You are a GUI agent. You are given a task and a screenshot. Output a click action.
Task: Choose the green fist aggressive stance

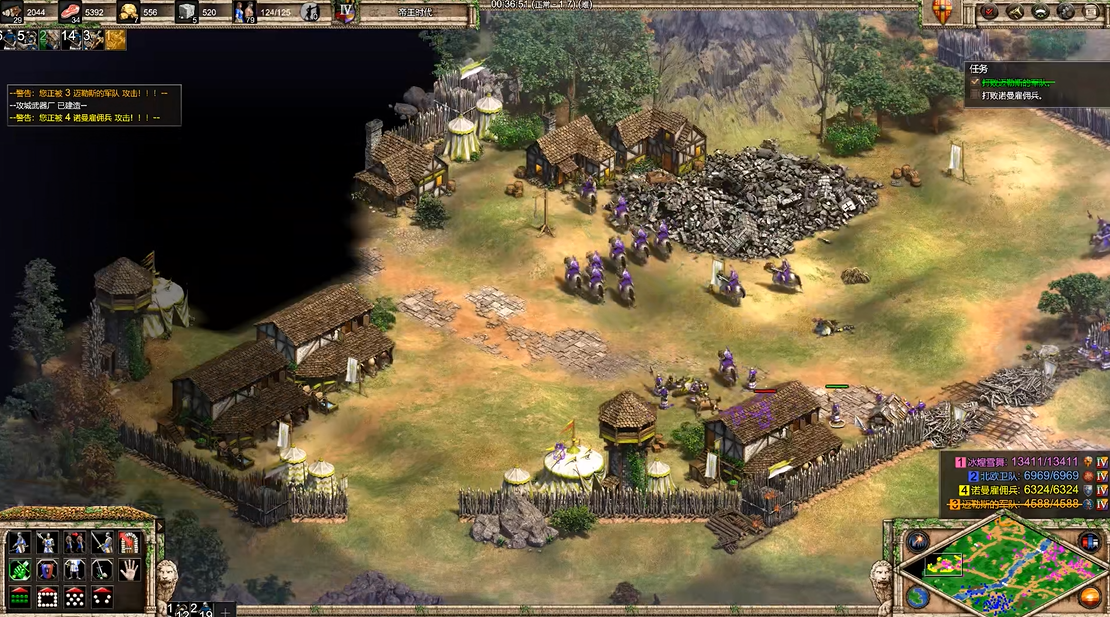[x=19, y=570]
